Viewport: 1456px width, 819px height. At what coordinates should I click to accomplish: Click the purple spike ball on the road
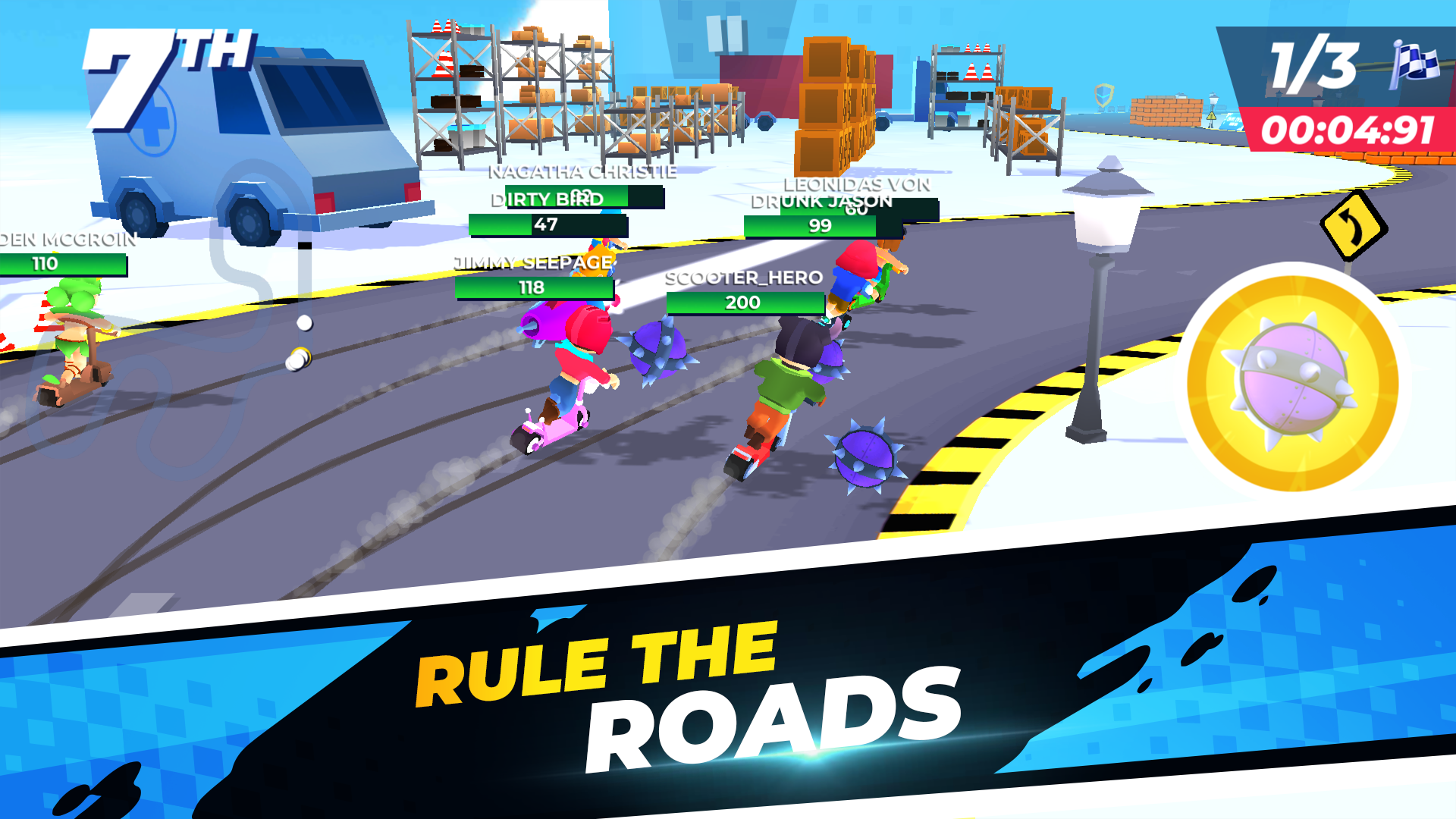point(864,455)
